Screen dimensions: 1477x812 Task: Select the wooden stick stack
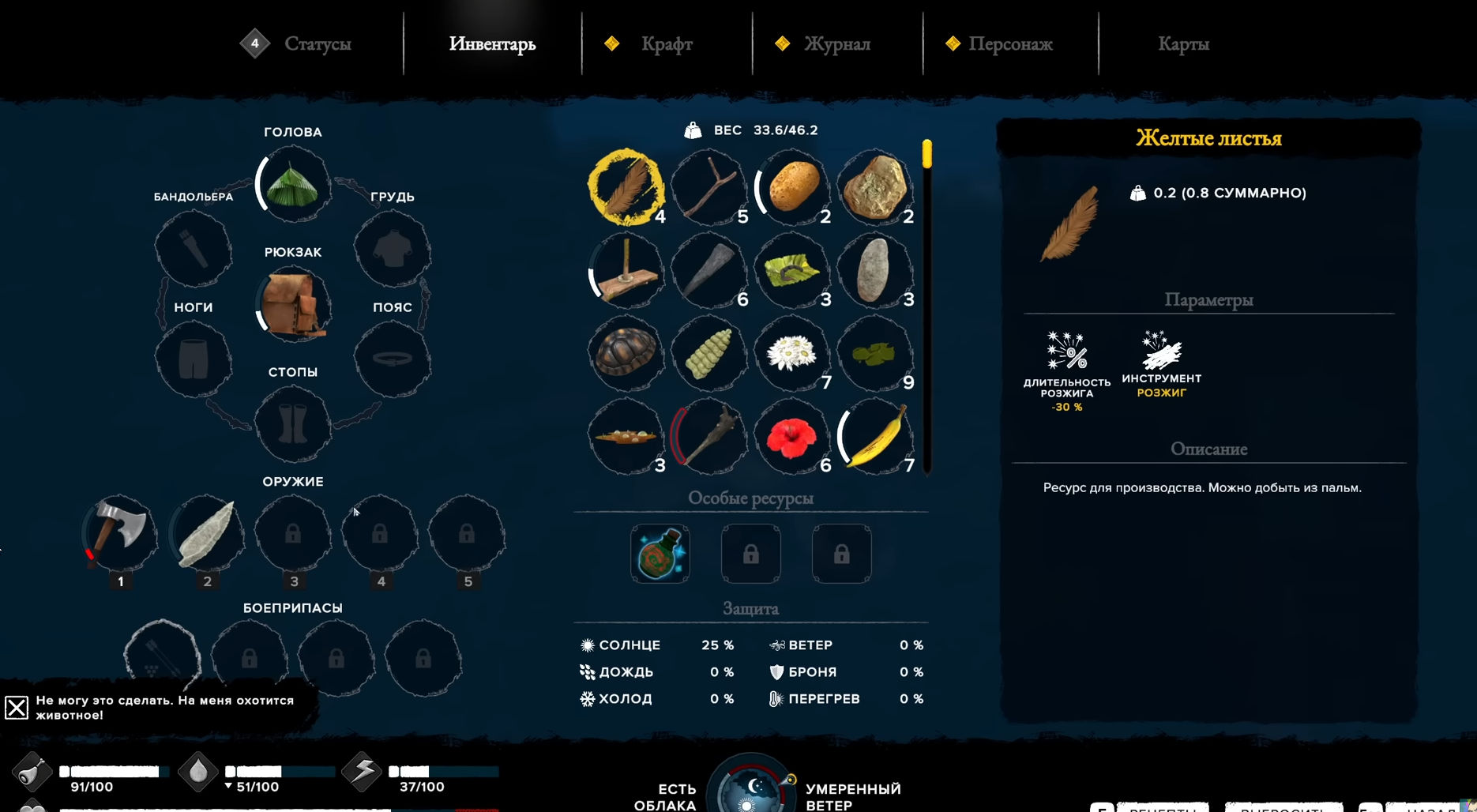[708, 187]
